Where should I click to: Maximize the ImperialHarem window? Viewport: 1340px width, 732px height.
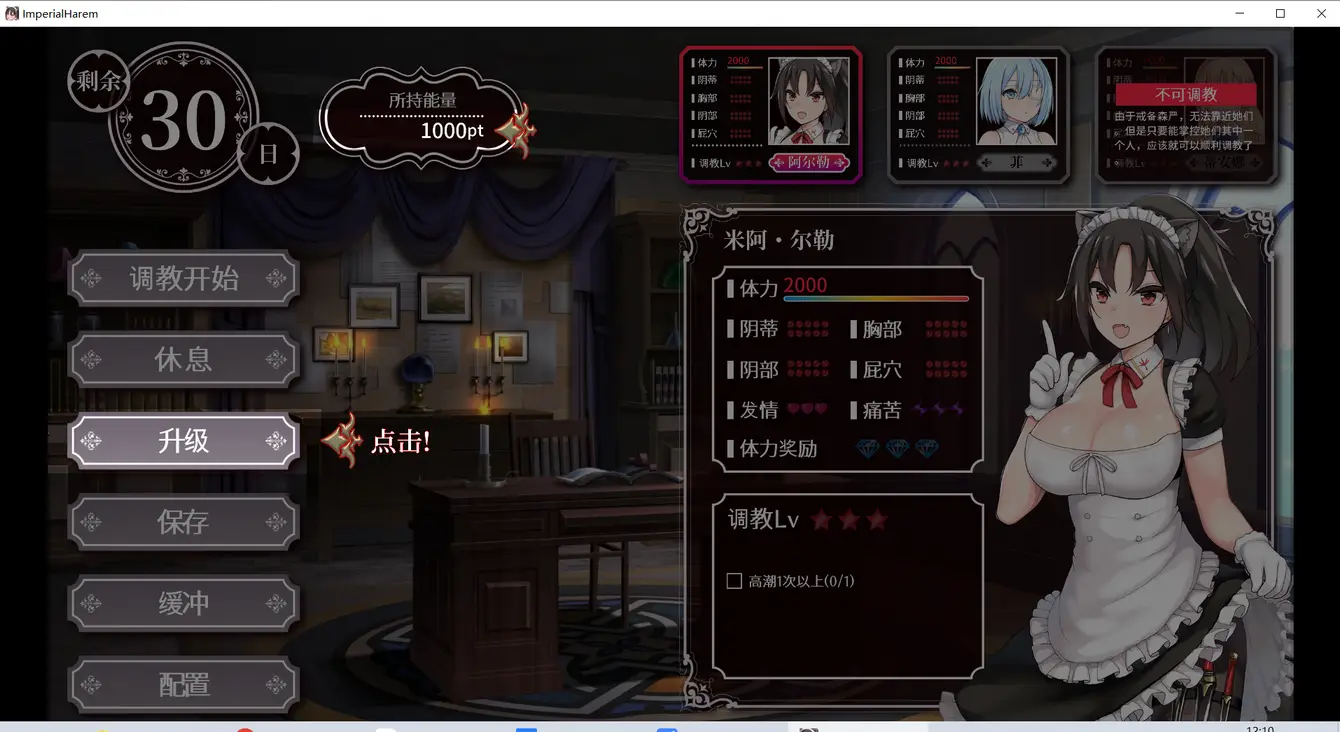[x=1280, y=13]
